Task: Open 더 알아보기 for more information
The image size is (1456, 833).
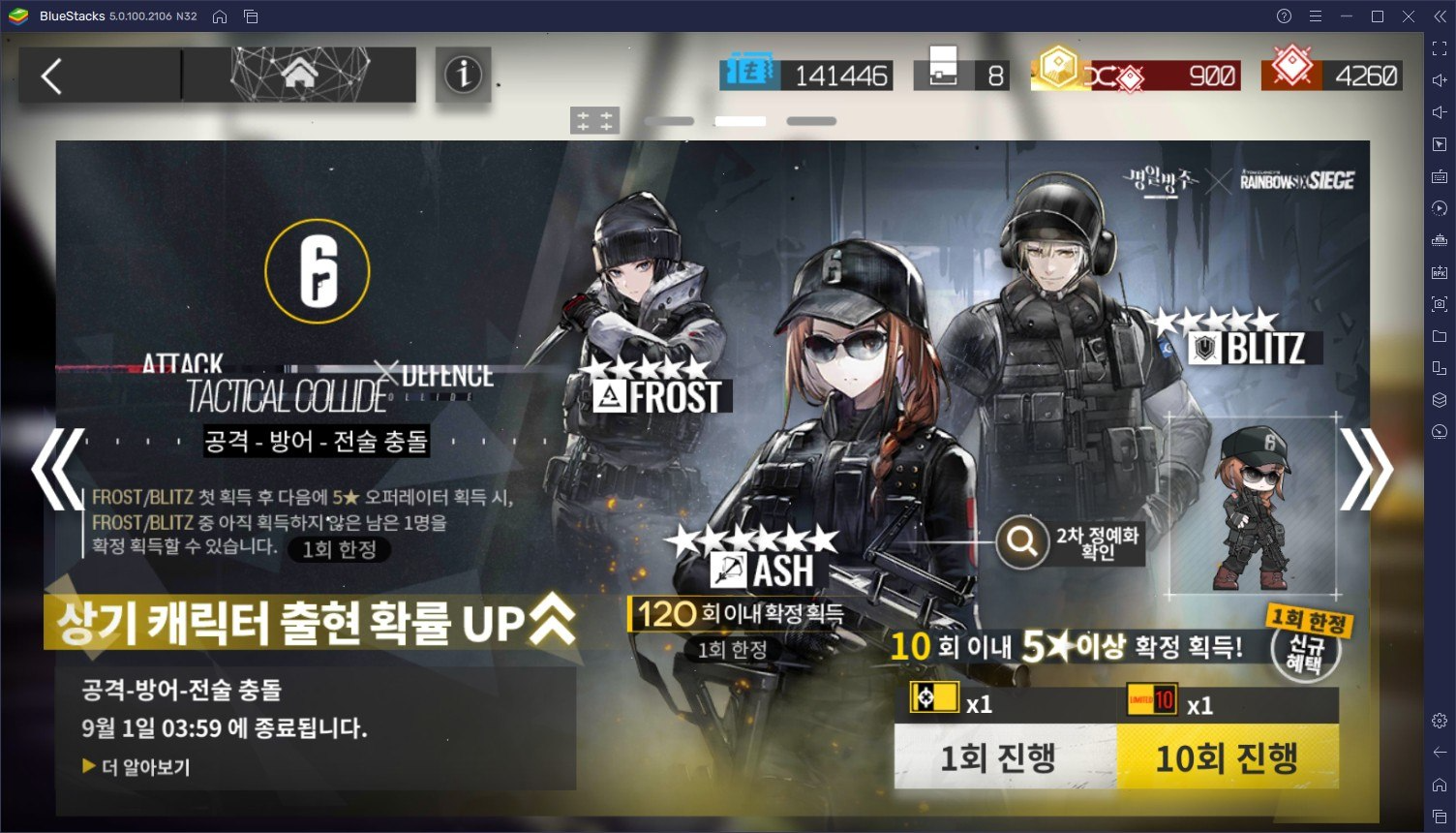Action: coord(134,766)
